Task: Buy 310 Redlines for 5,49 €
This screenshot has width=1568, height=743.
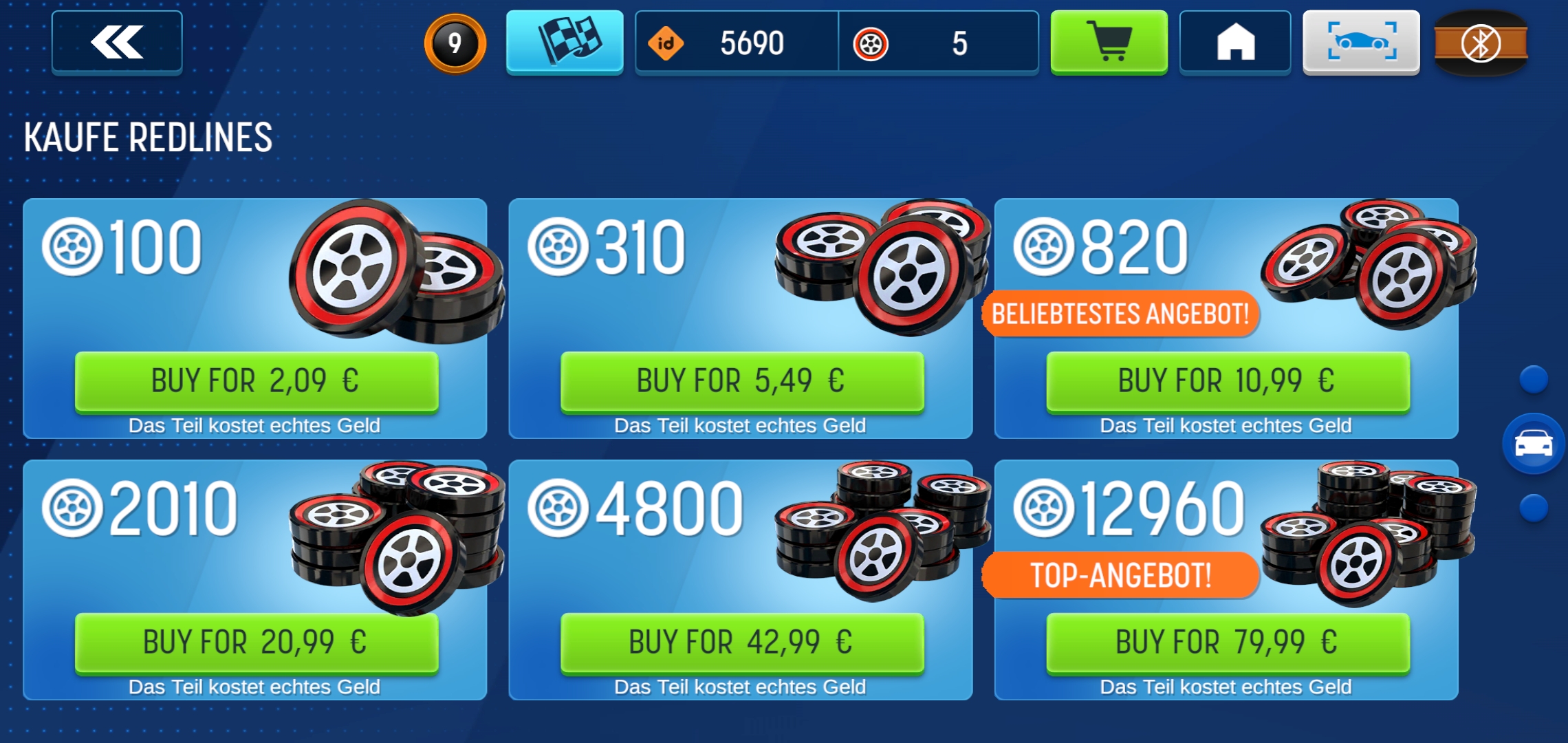Action: click(x=741, y=381)
